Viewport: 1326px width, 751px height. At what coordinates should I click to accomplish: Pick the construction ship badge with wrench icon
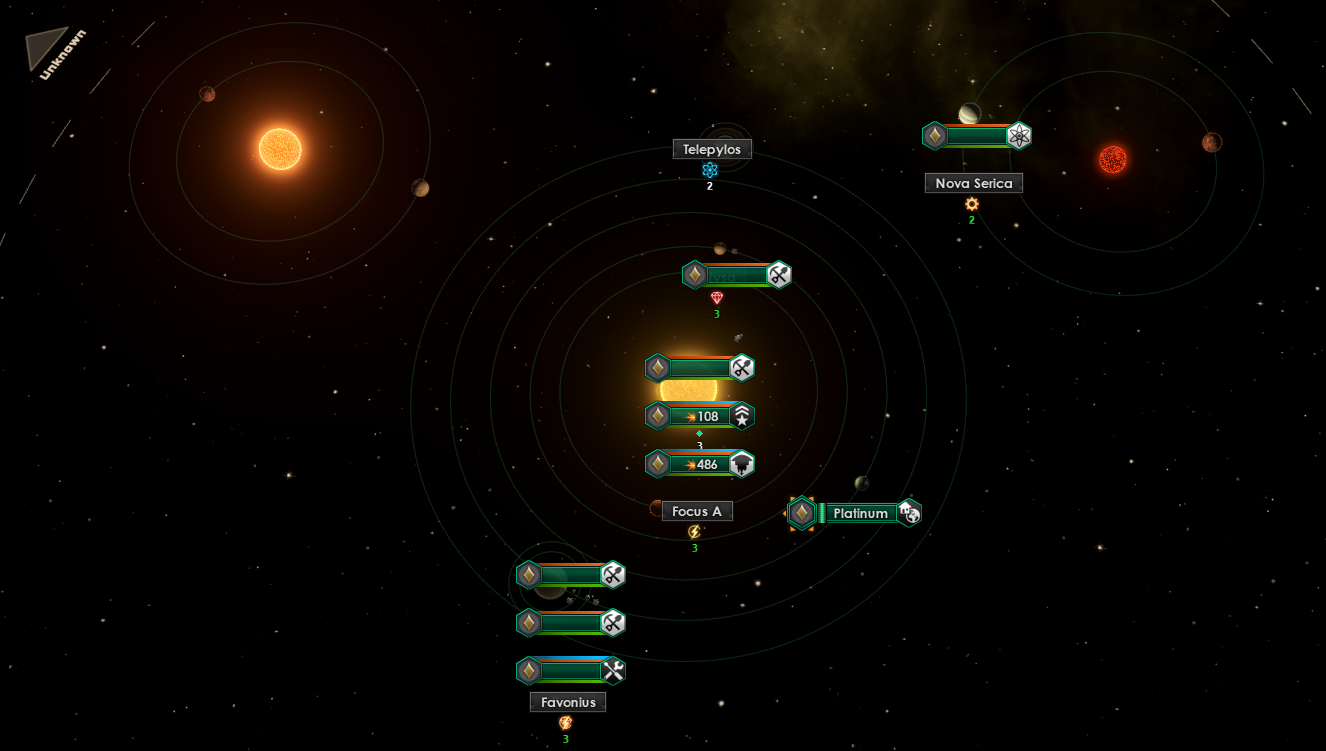click(x=571, y=670)
